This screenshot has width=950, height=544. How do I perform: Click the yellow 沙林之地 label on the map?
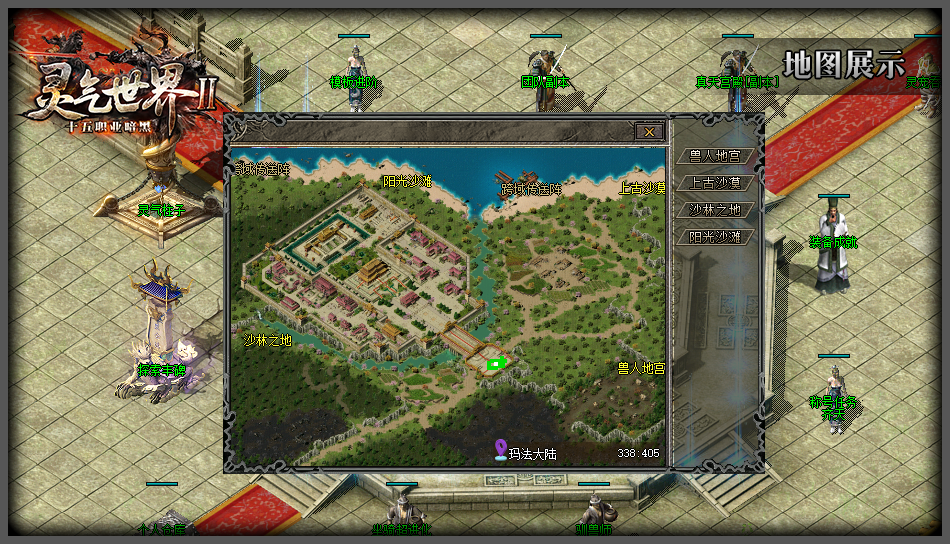coord(268,340)
